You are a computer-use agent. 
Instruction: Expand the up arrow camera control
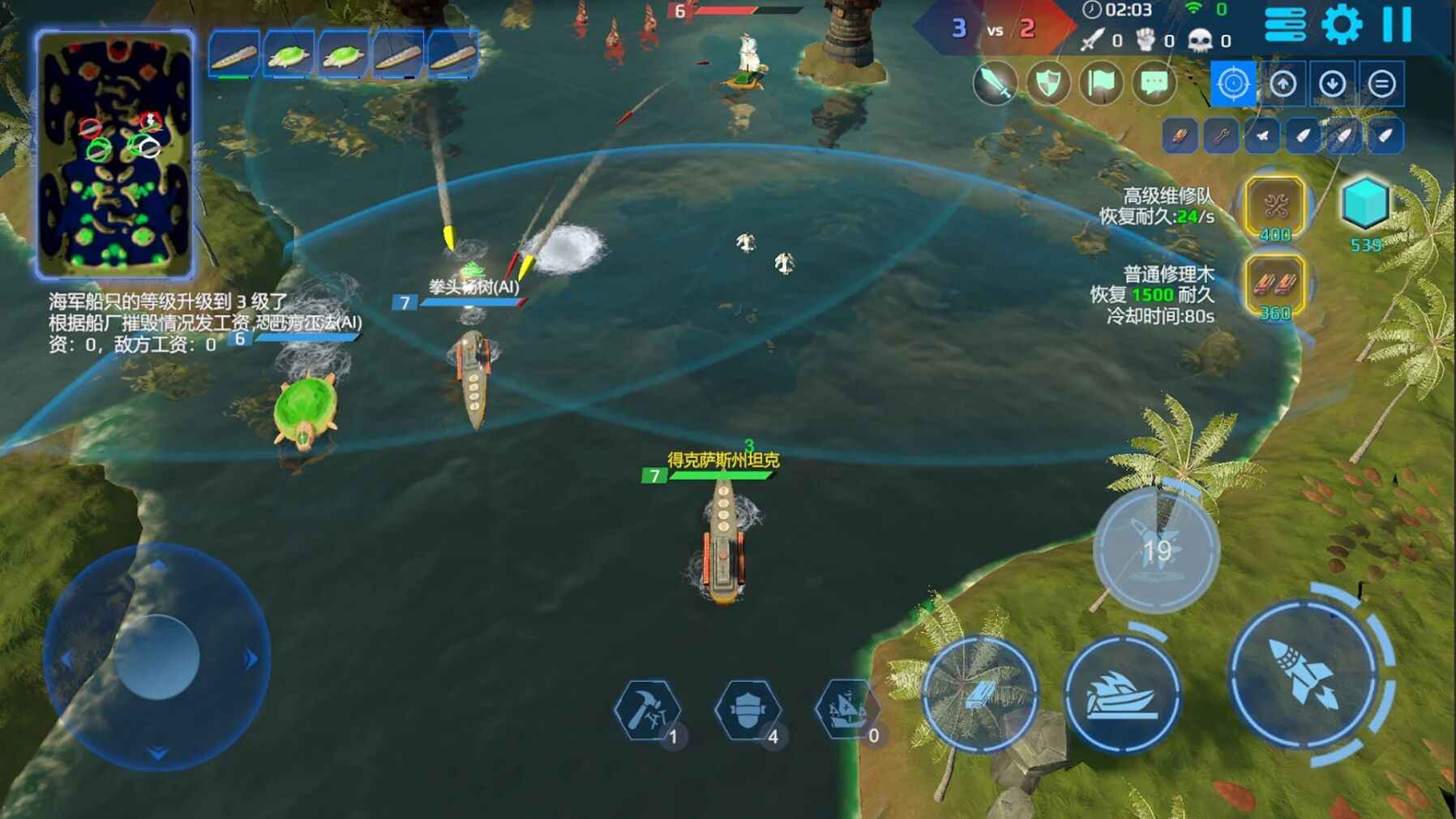coord(1283,84)
